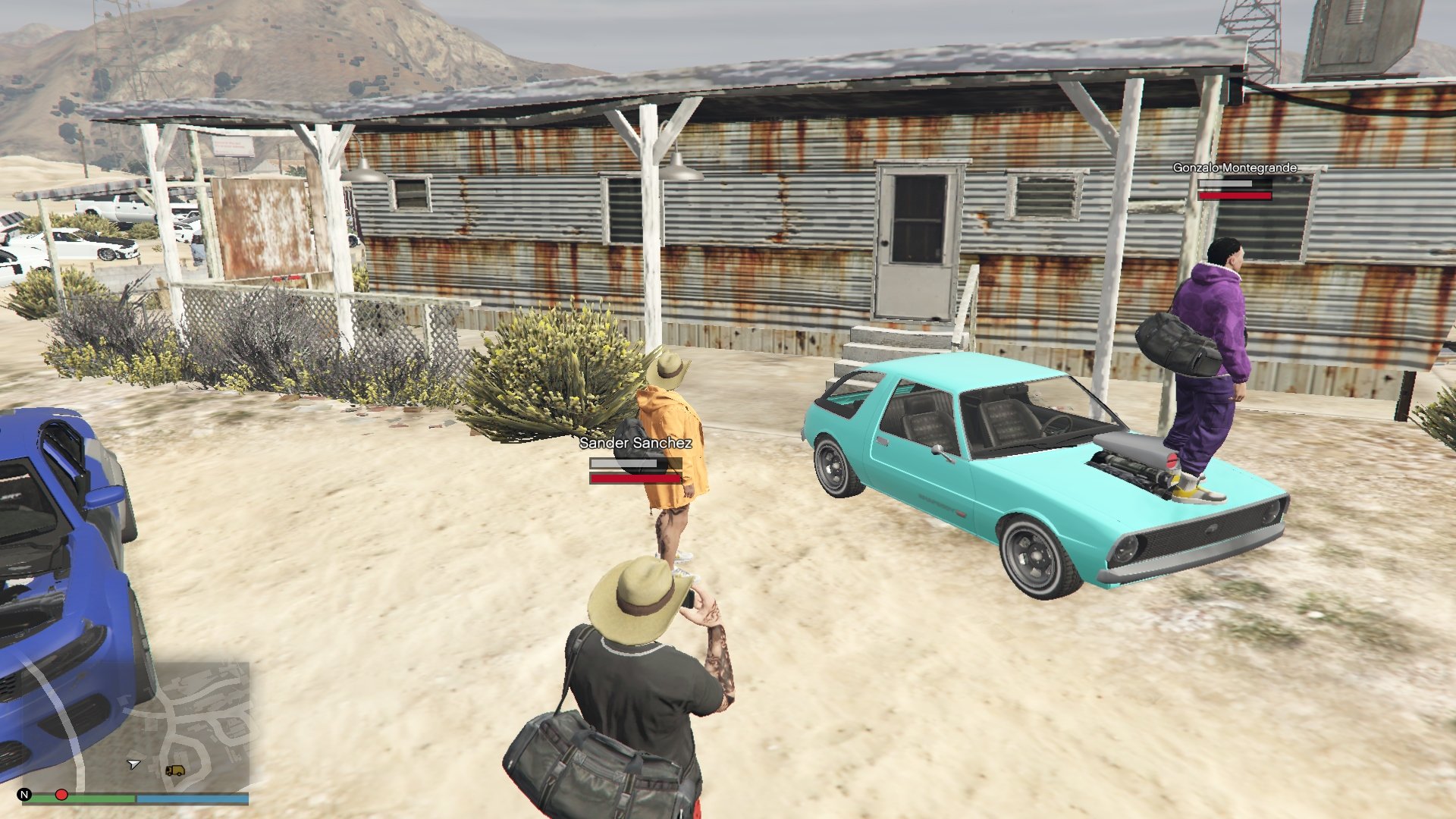
Task: Click the red dot blip on minimap
Action: click(x=61, y=795)
